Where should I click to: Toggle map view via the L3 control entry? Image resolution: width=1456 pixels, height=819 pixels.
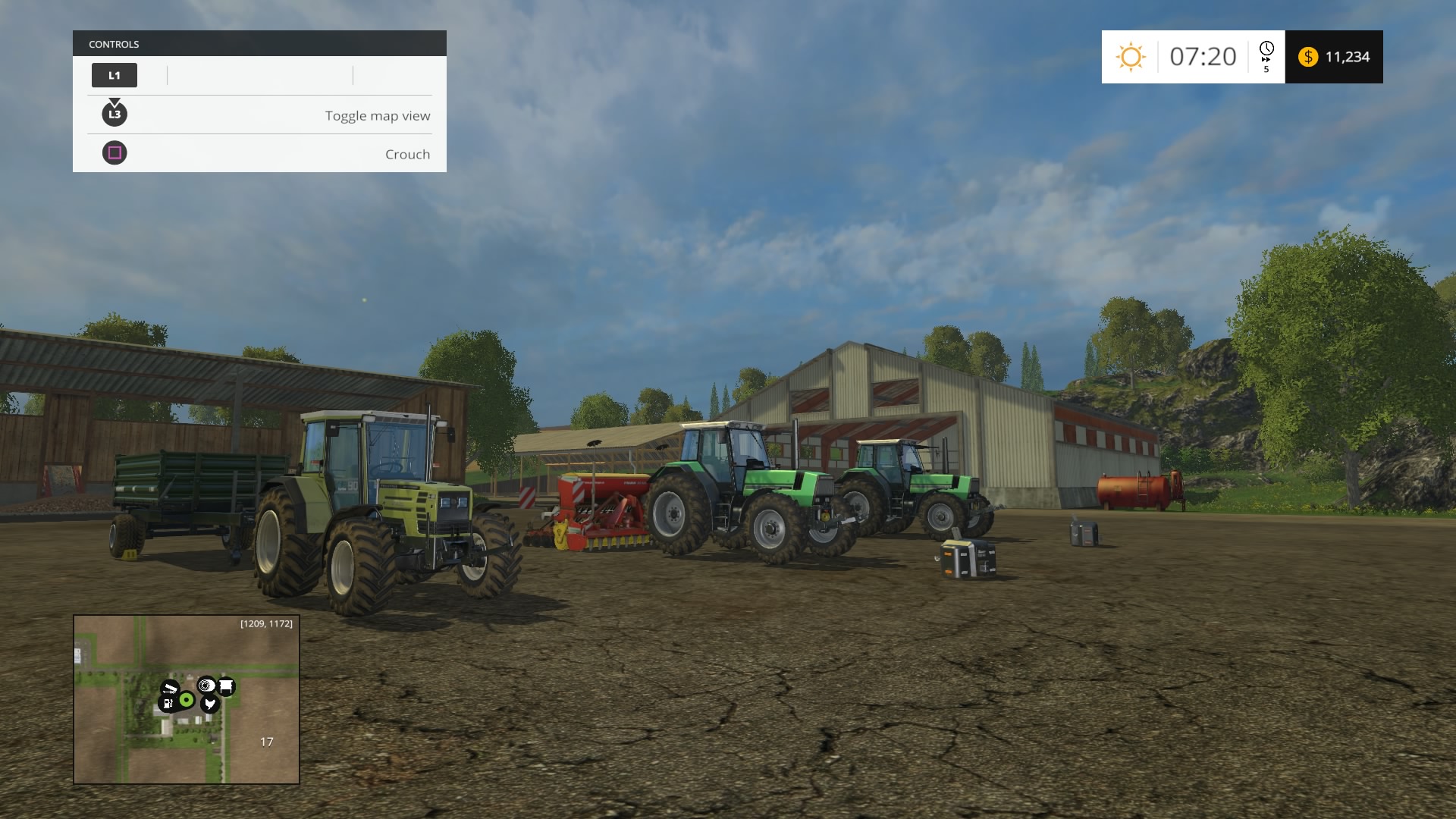coord(115,115)
